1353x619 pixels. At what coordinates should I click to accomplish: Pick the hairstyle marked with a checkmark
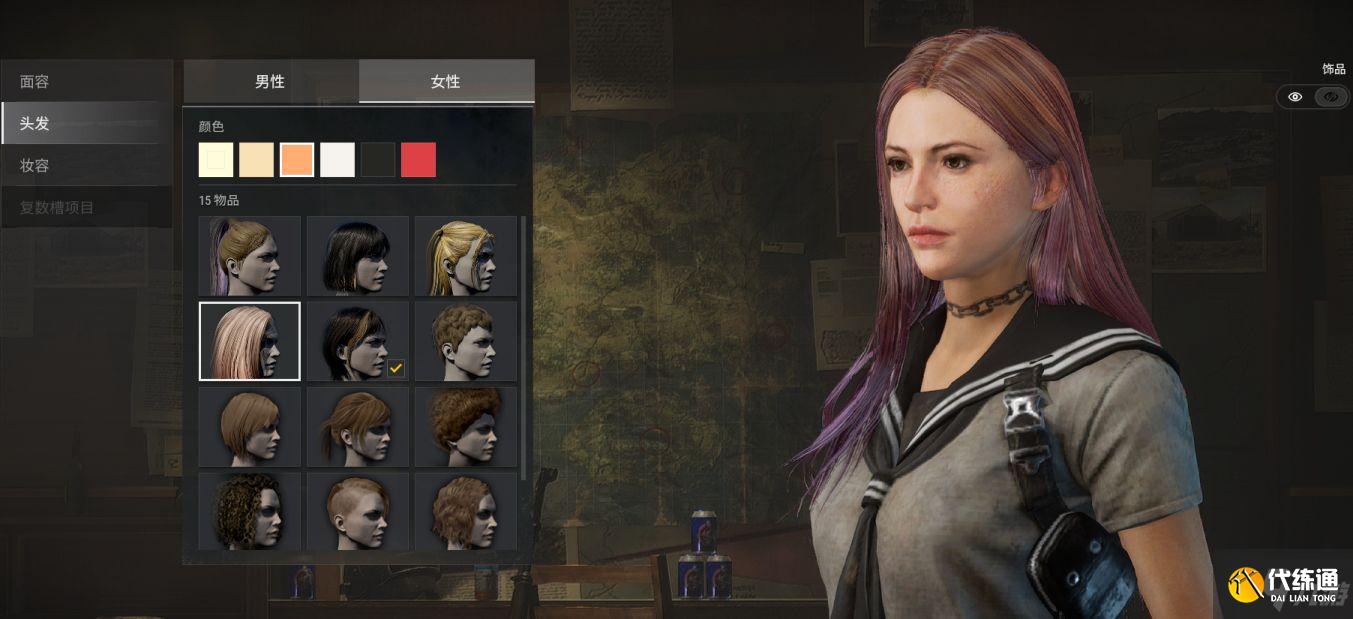(x=357, y=341)
